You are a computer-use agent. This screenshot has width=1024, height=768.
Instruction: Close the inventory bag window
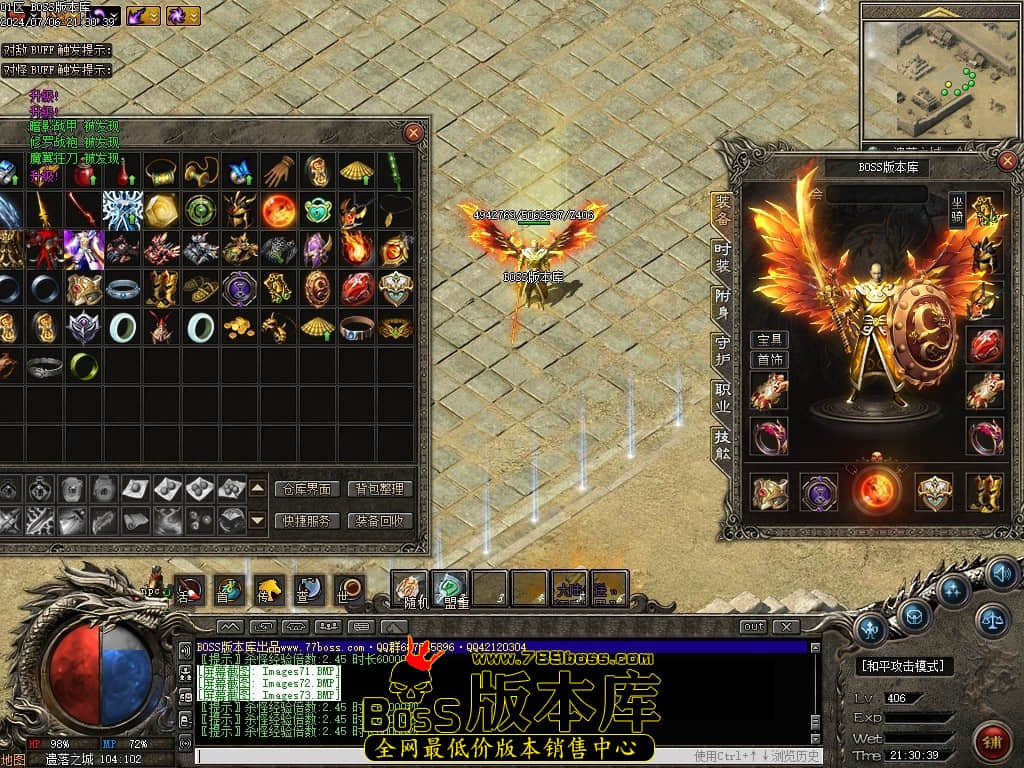pos(413,133)
